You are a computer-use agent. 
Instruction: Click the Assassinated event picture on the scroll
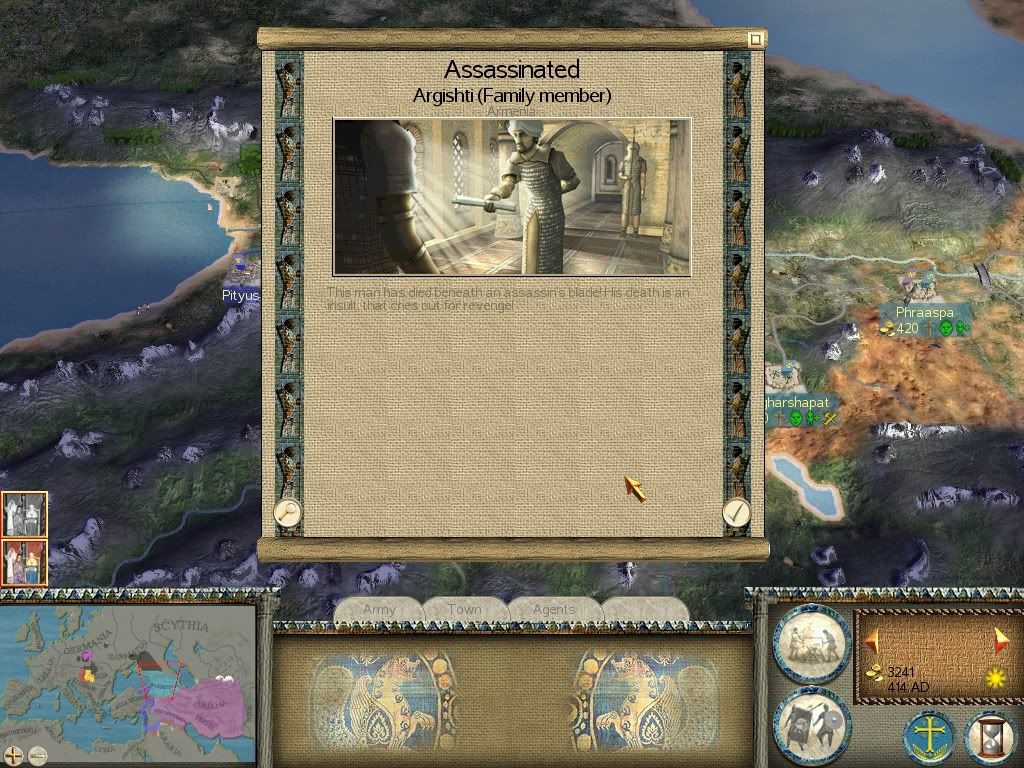coord(512,197)
